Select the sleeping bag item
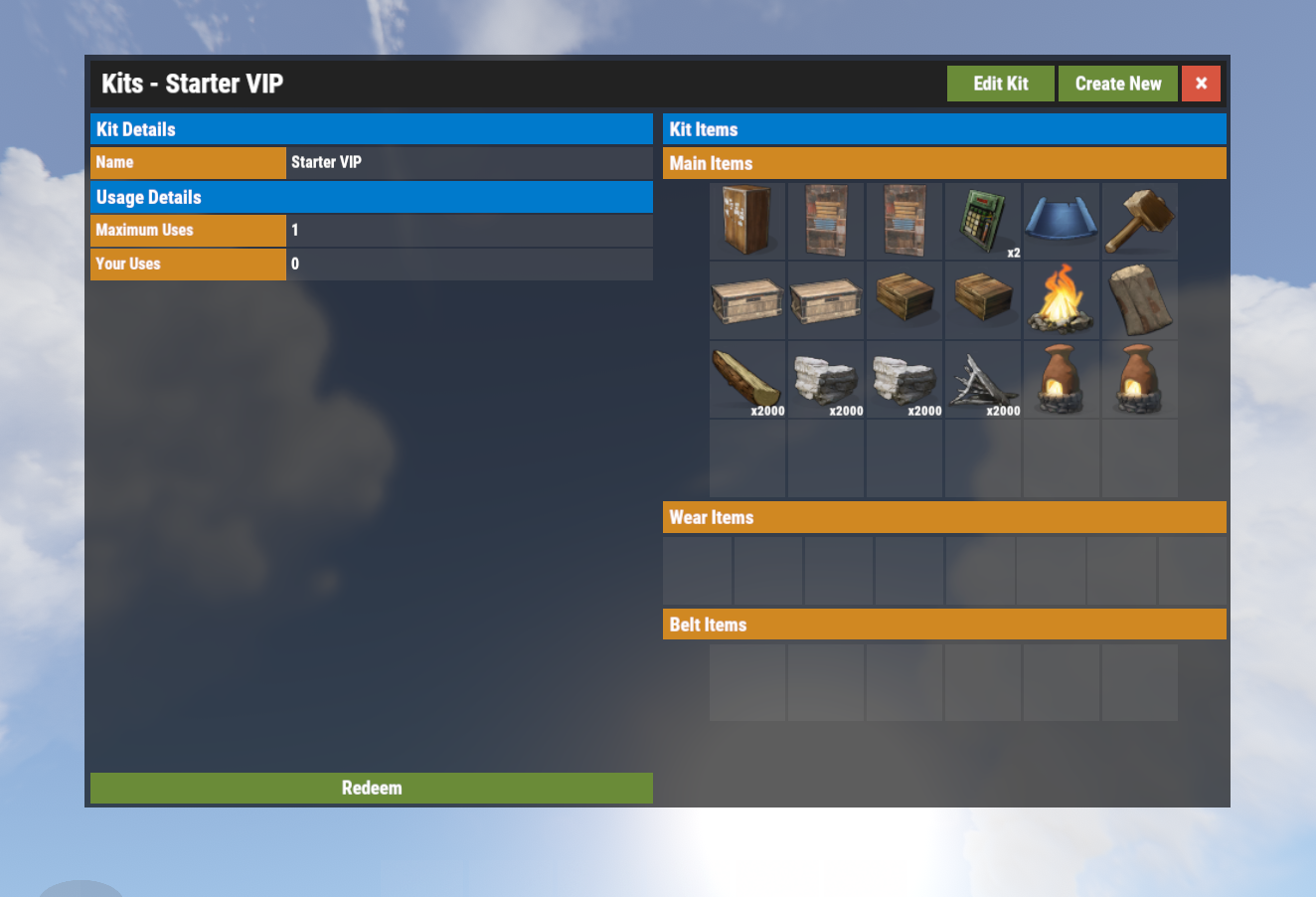1316x897 pixels. pos(1139,299)
